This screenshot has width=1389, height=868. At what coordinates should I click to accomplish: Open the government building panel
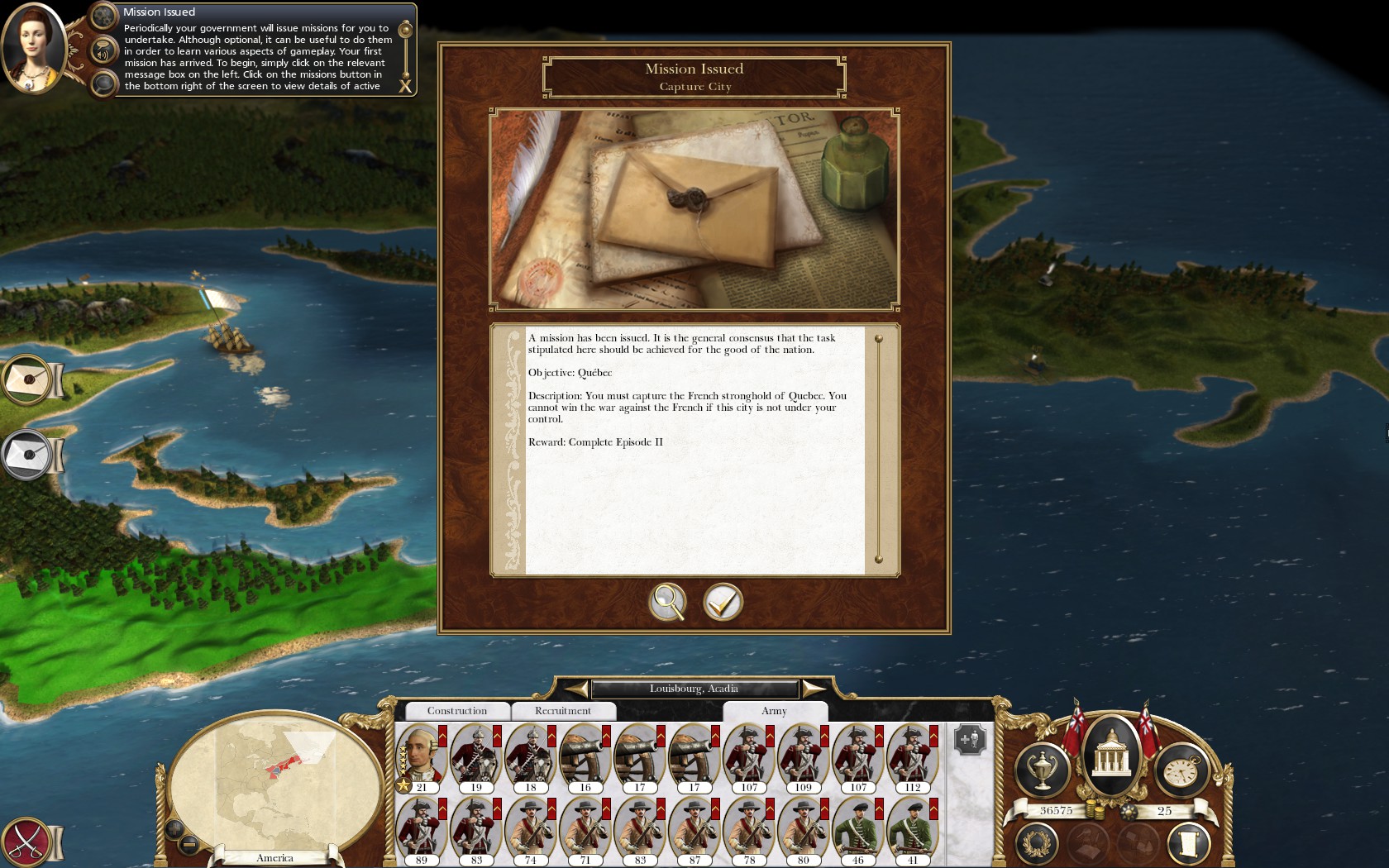[x=1111, y=755]
